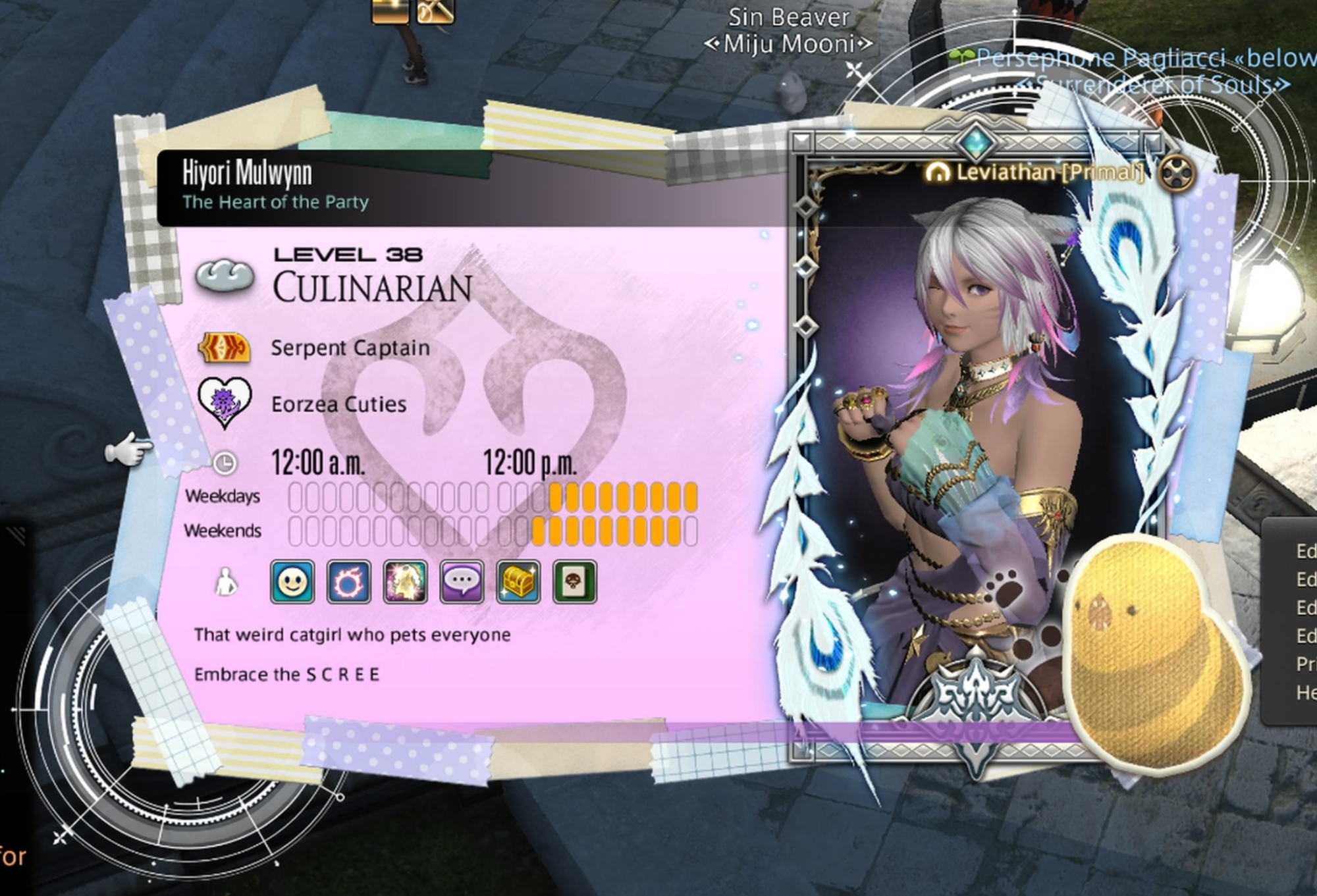The width and height of the screenshot is (1317, 896).
Task: Select the smiley face activity icon
Action: pos(292,582)
